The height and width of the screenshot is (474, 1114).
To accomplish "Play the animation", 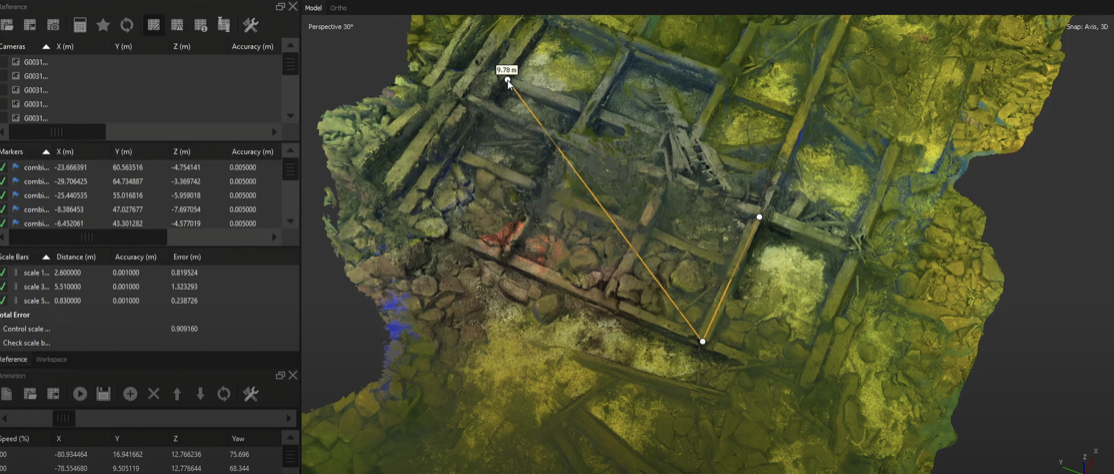I will tap(80, 394).
